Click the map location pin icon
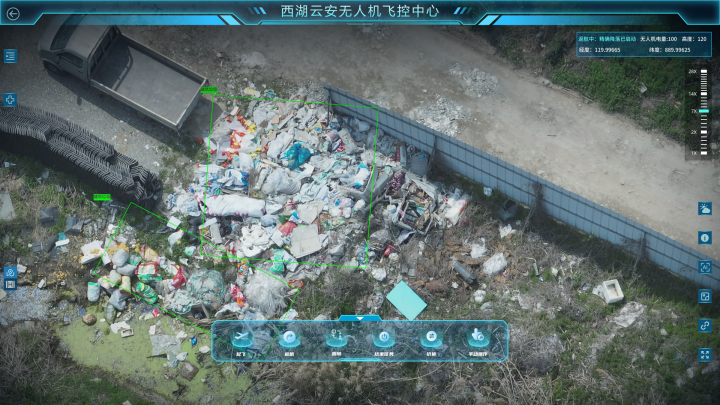The width and height of the screenshot is (720, 405). 10,271
